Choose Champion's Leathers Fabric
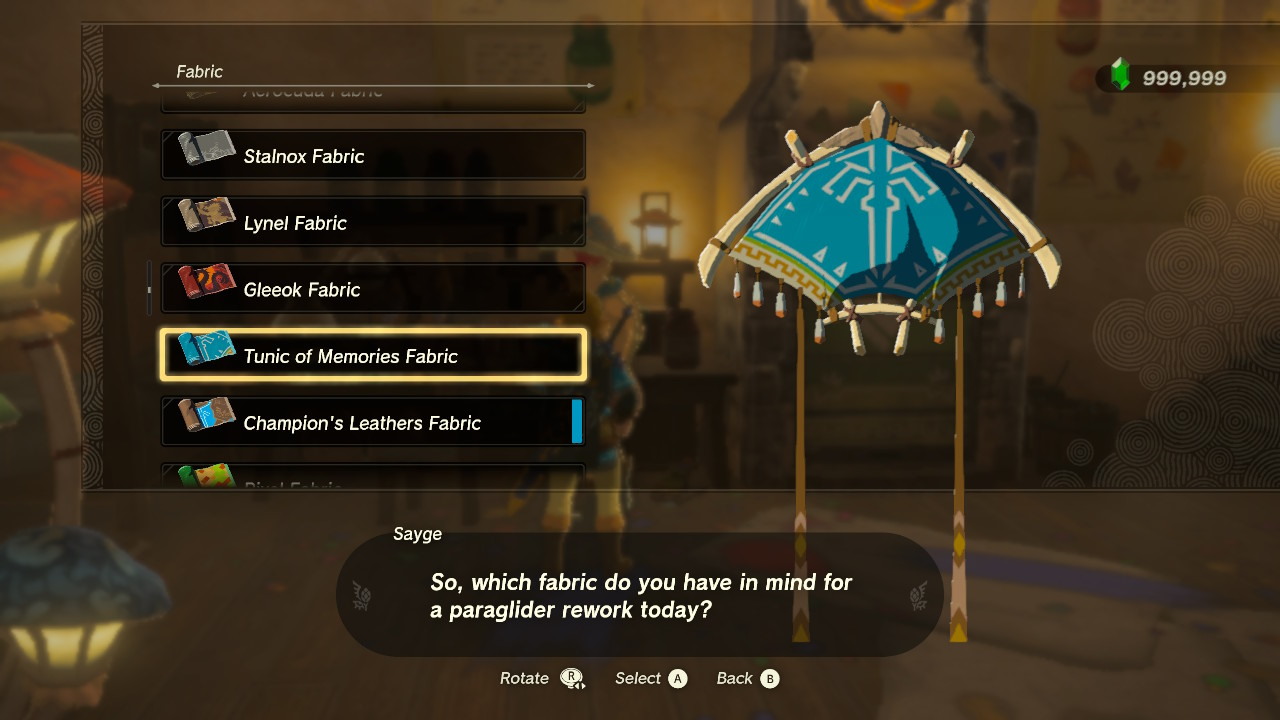1280x720 pixels. 372,422
